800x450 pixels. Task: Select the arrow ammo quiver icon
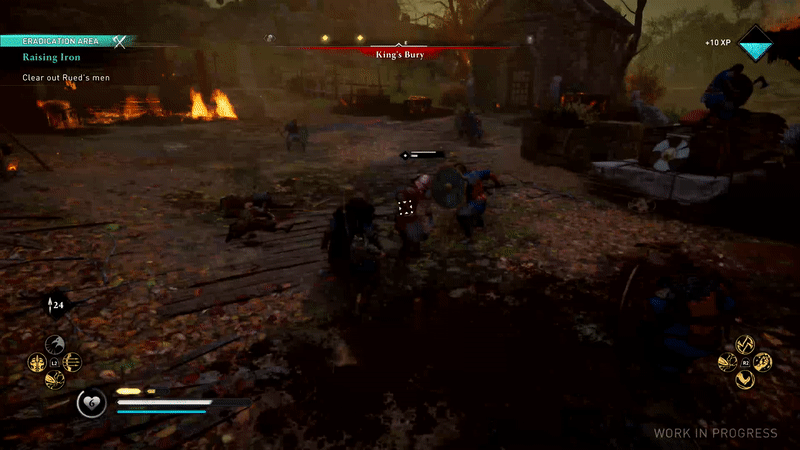coord(54,305)
